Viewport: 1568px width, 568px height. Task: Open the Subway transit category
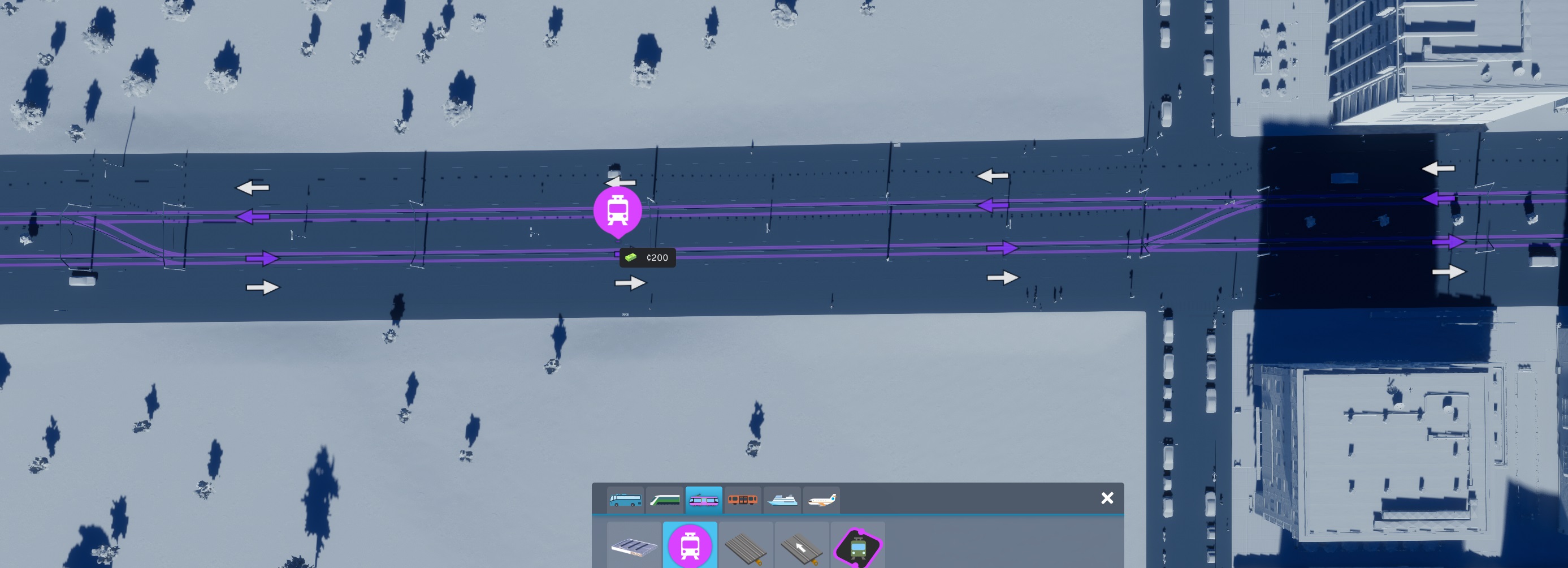(744, 500)
